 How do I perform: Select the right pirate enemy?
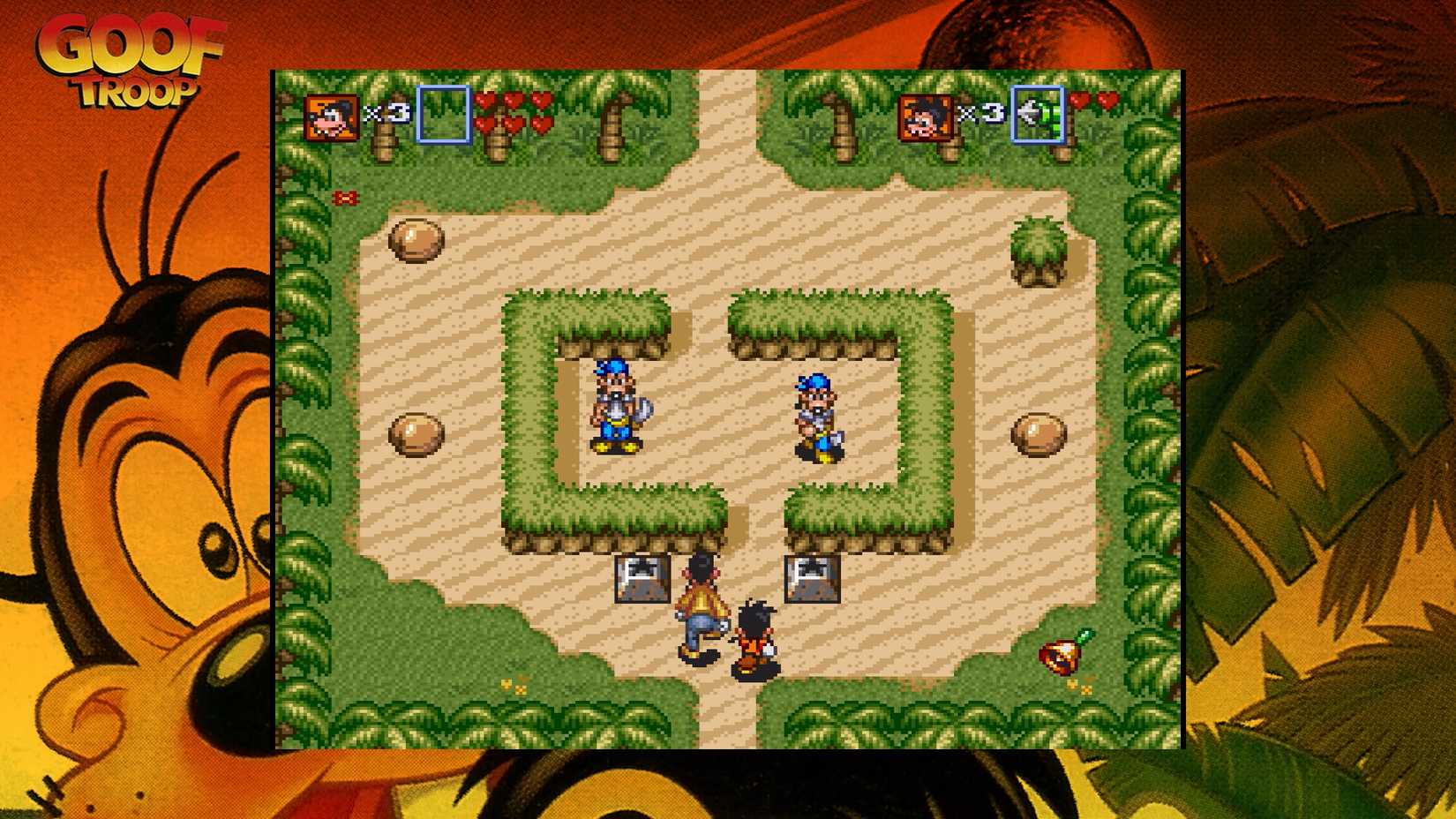(x=816, y=415)
